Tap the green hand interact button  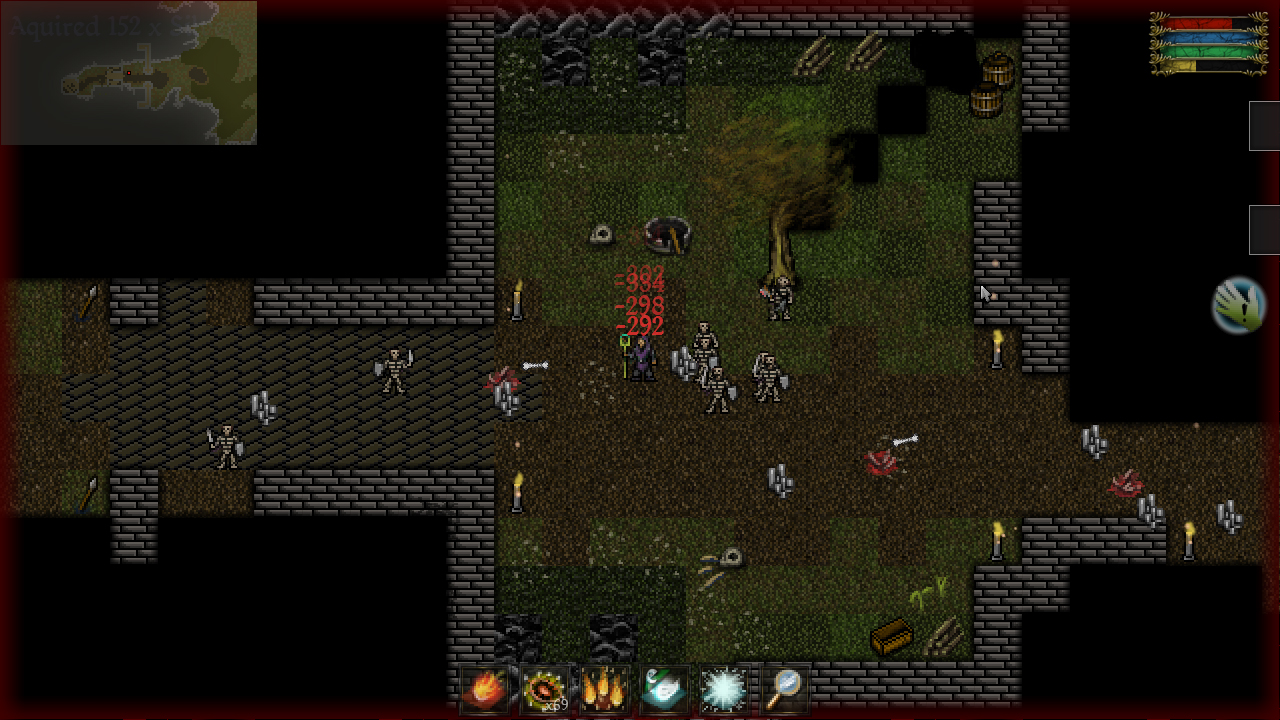1238,306
